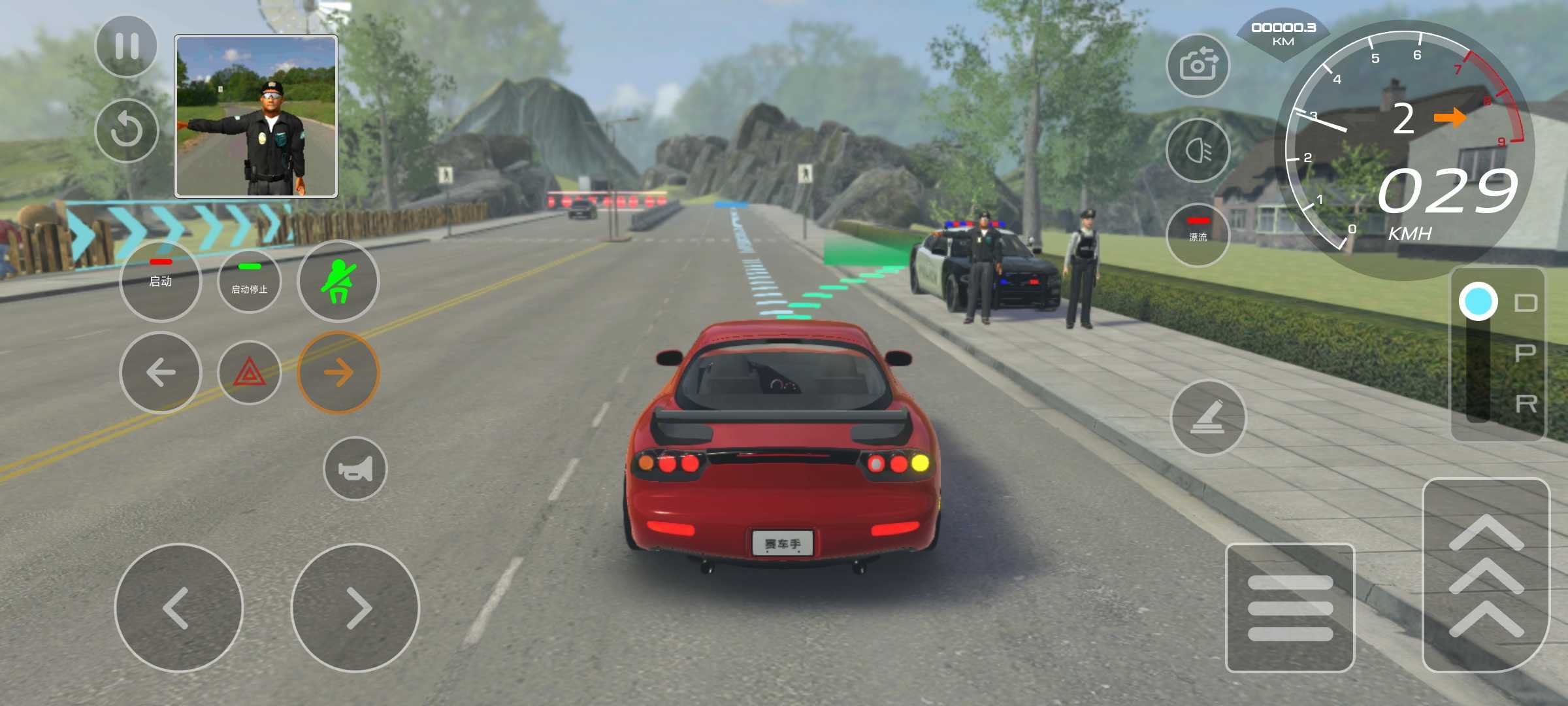Hit the brake pedal with horizontal bars

point(1290,607)
